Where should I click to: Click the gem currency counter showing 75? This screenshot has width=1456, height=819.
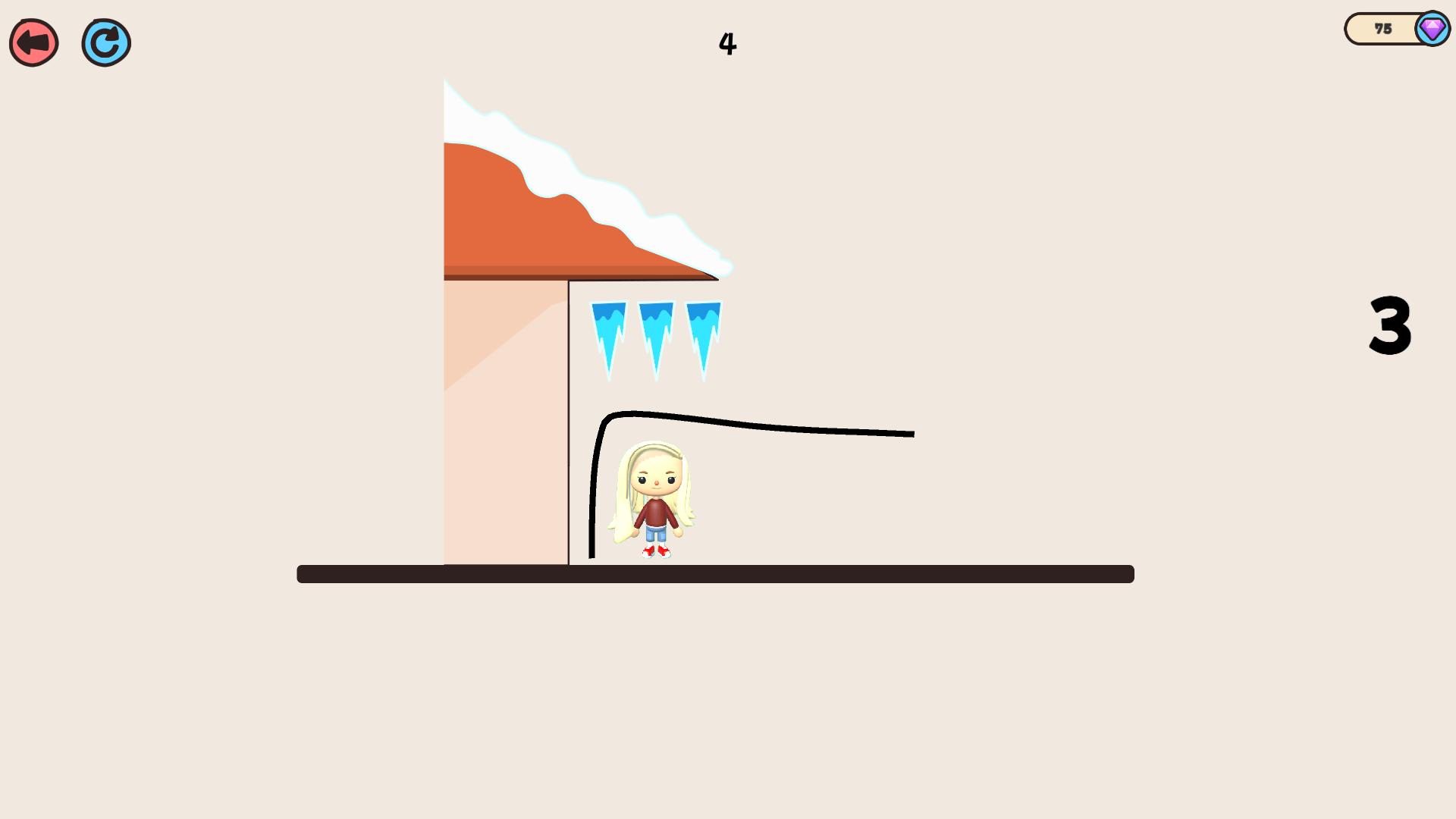tap(1382, 29)
